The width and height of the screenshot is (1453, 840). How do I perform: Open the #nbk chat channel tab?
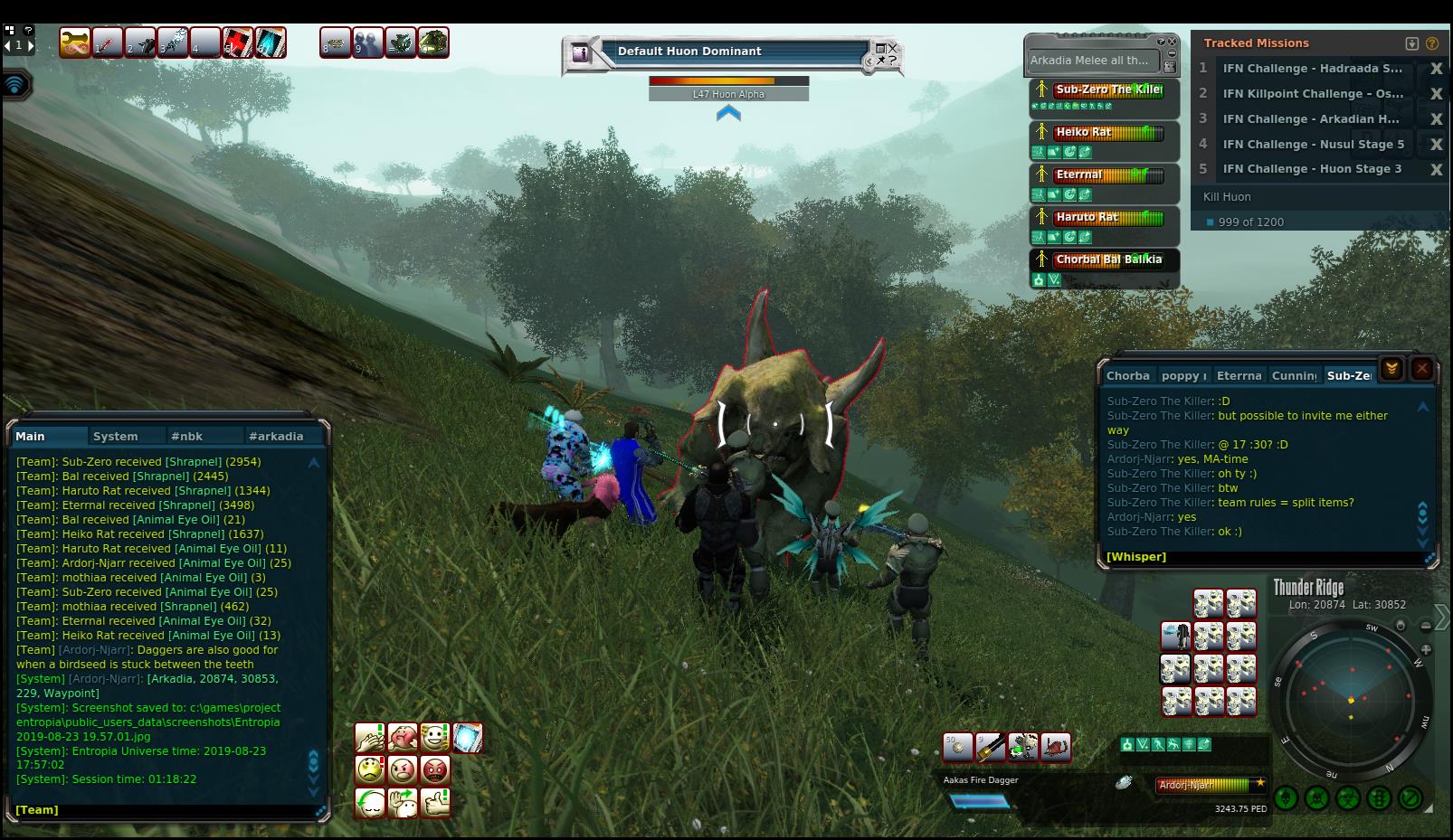click(x=187, y=436)
